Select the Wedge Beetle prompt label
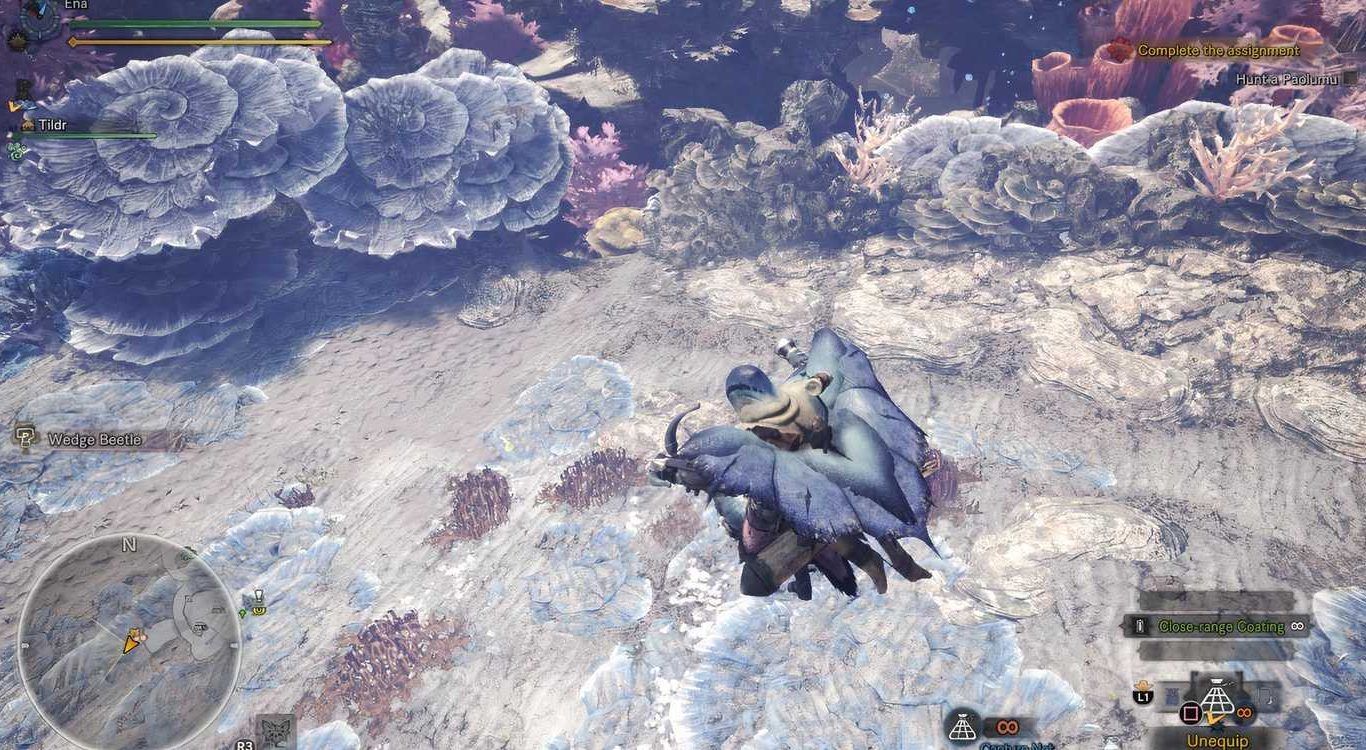 click(x=94, y=439)
